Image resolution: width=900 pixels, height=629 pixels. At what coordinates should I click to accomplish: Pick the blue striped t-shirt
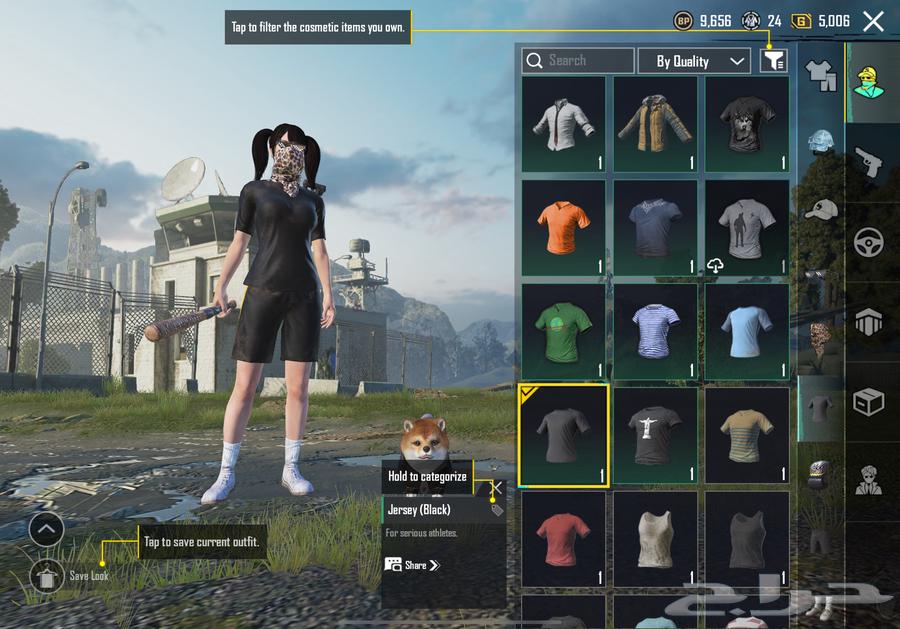[x=655, y=332]
